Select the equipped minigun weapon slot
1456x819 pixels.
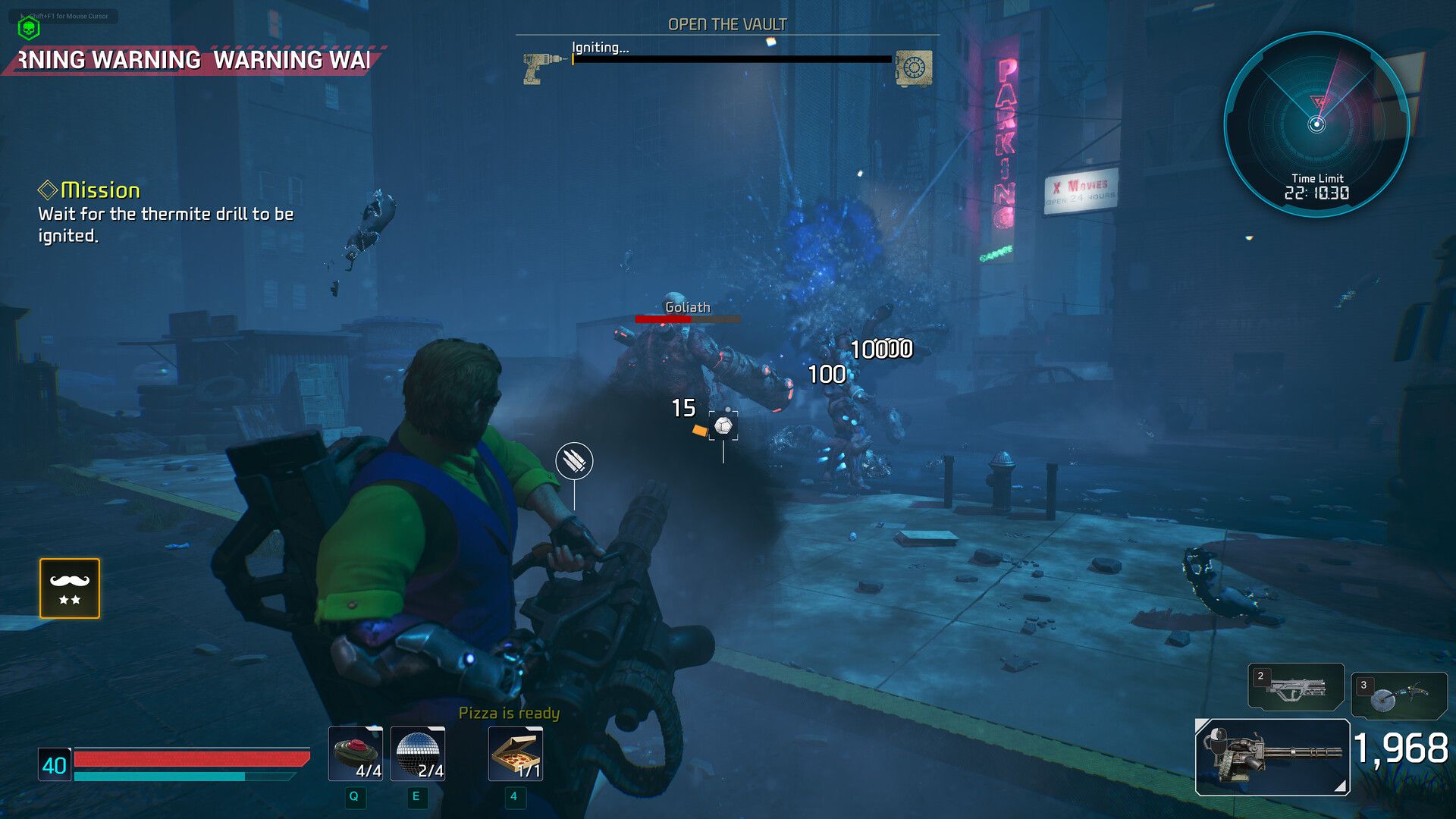pos(1272,757)
